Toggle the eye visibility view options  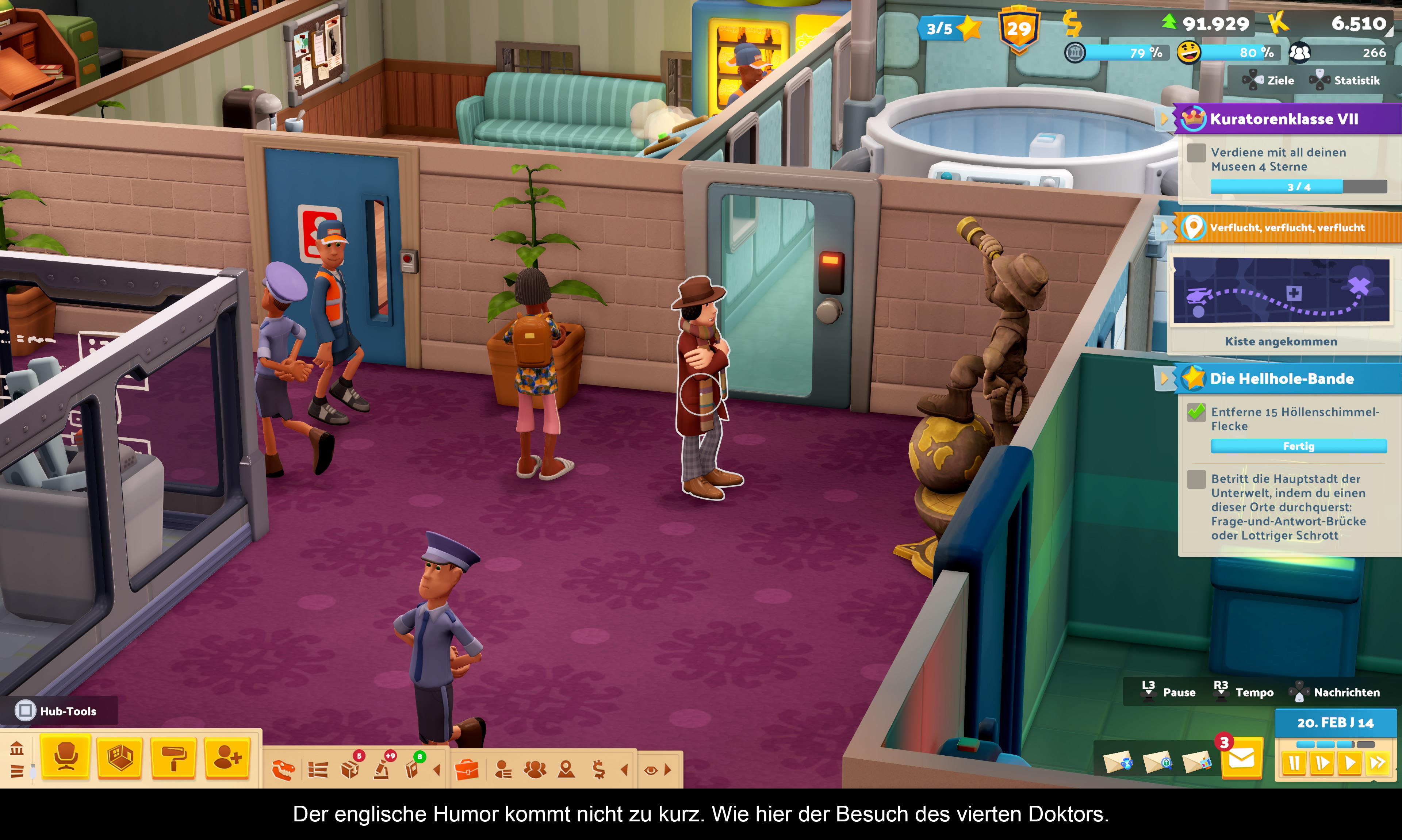click(651, 770)
